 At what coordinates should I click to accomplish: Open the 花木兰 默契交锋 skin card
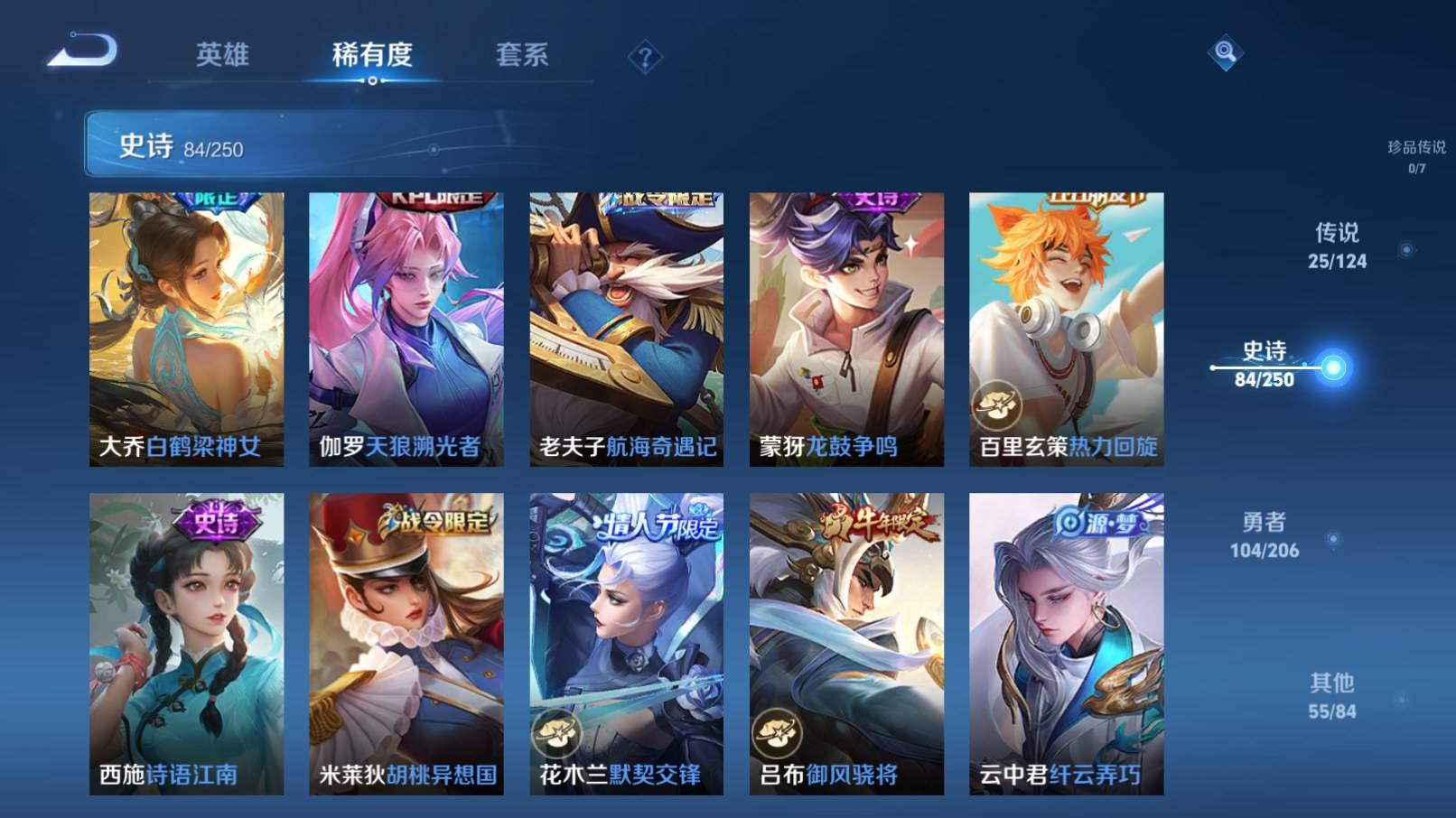point(626,644)
